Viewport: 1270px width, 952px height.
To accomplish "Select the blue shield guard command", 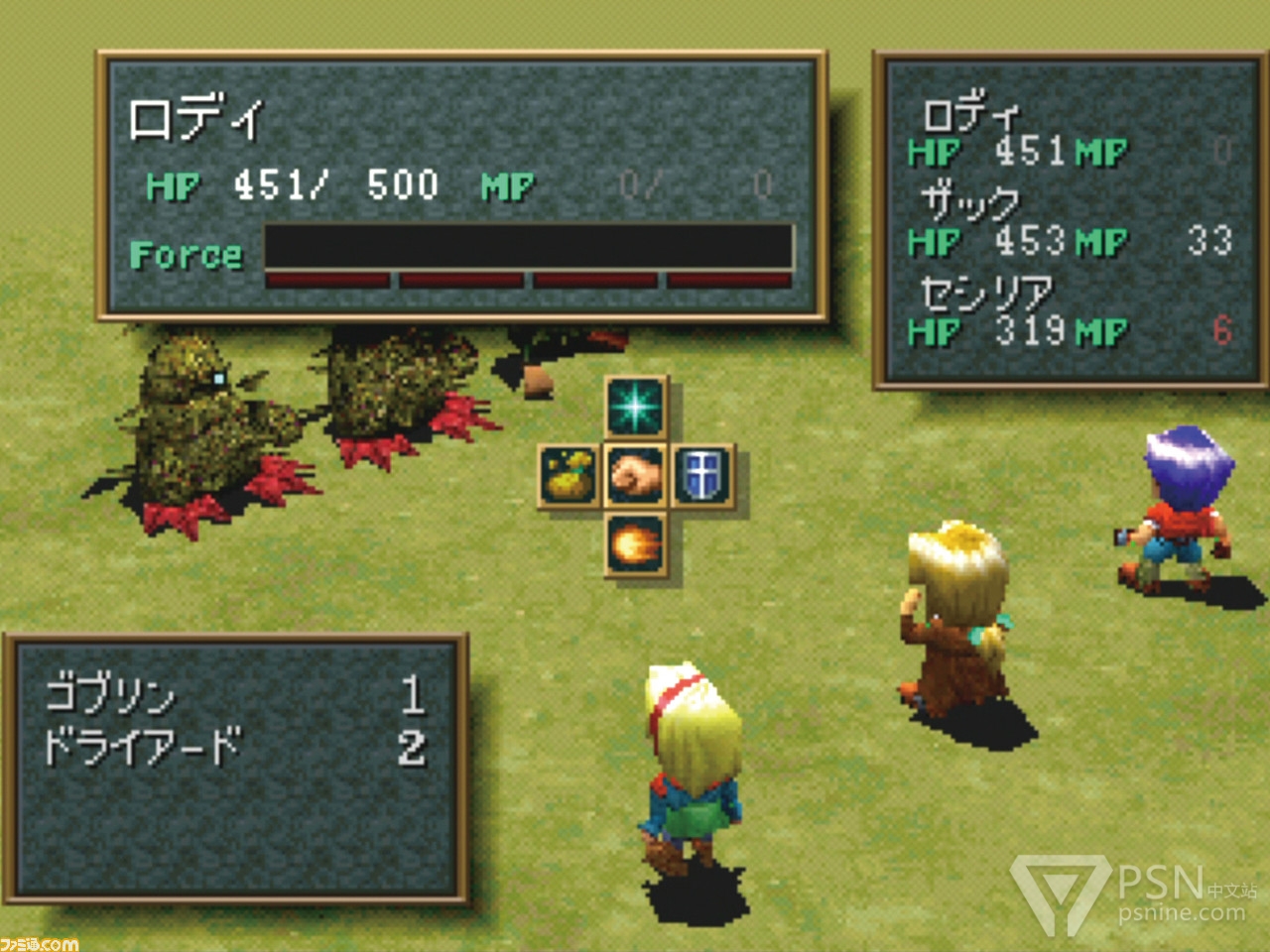I will coord(702,476).
